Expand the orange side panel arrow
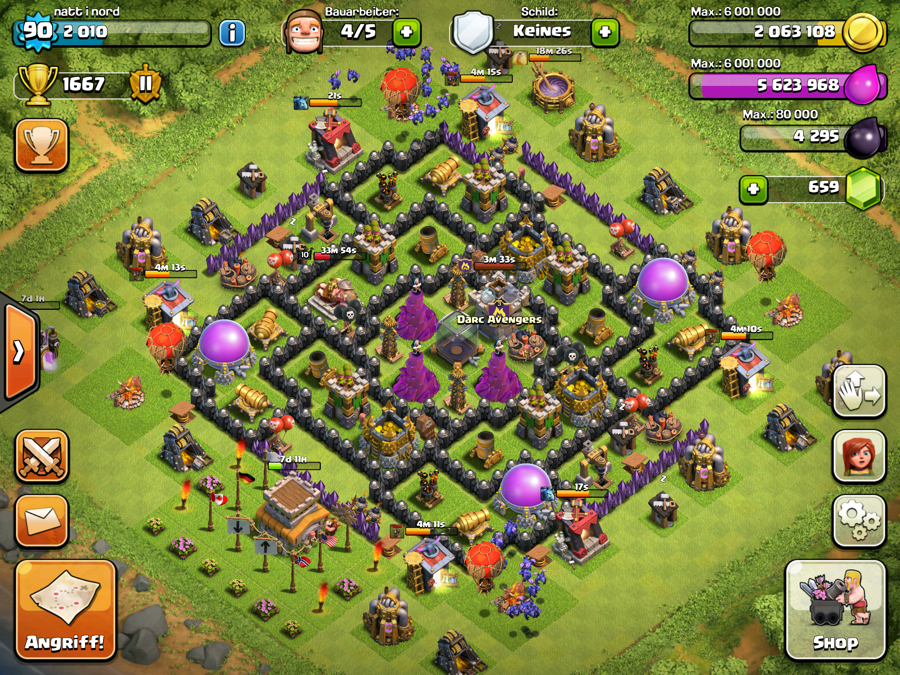This screenshot has height=675, width=900. [20, 351]
